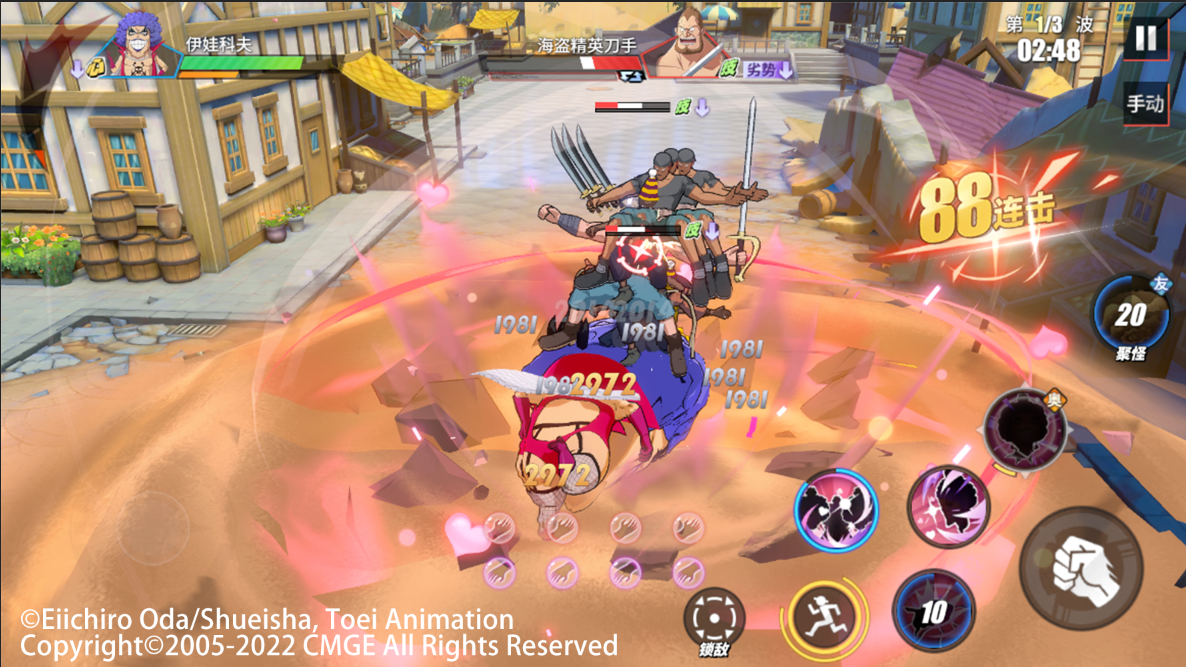The height and width of the screenshot is (667, 1186).
Task: Activate the running man dash button
Action: pos(826,615)
